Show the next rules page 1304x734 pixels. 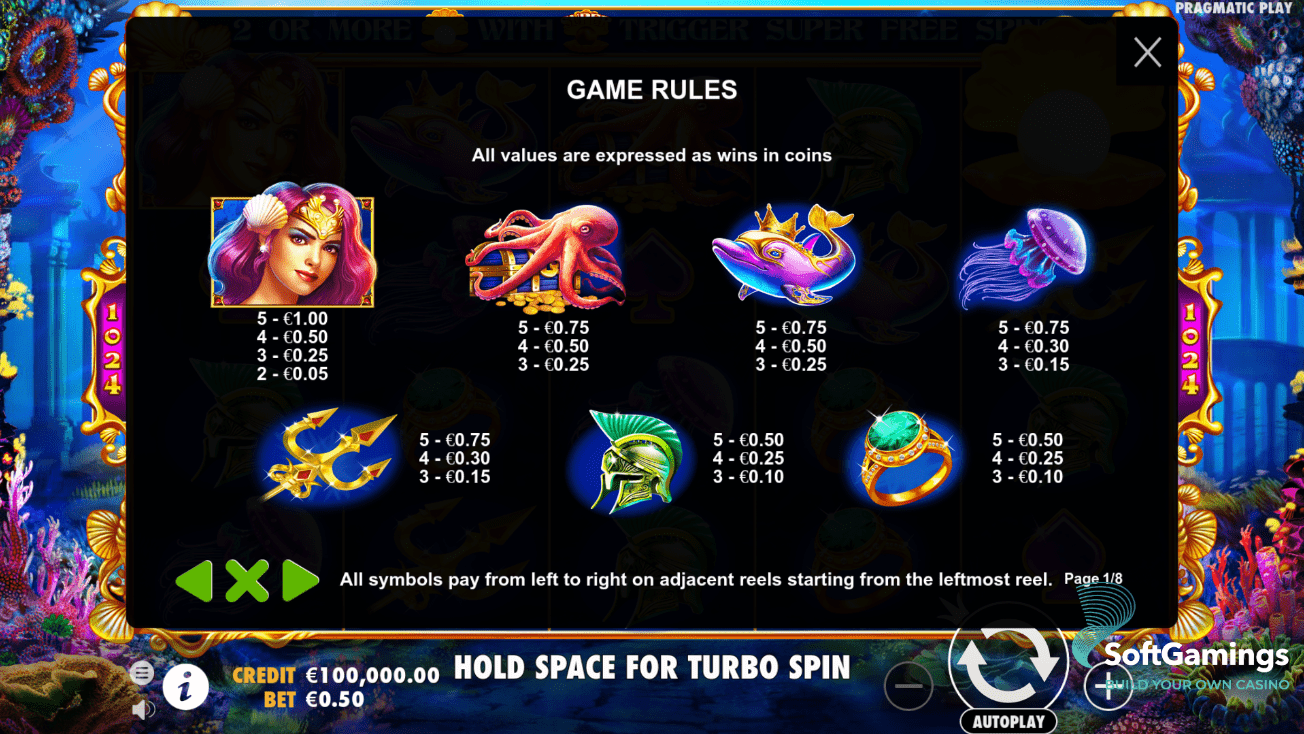click(x=299, y=580)
